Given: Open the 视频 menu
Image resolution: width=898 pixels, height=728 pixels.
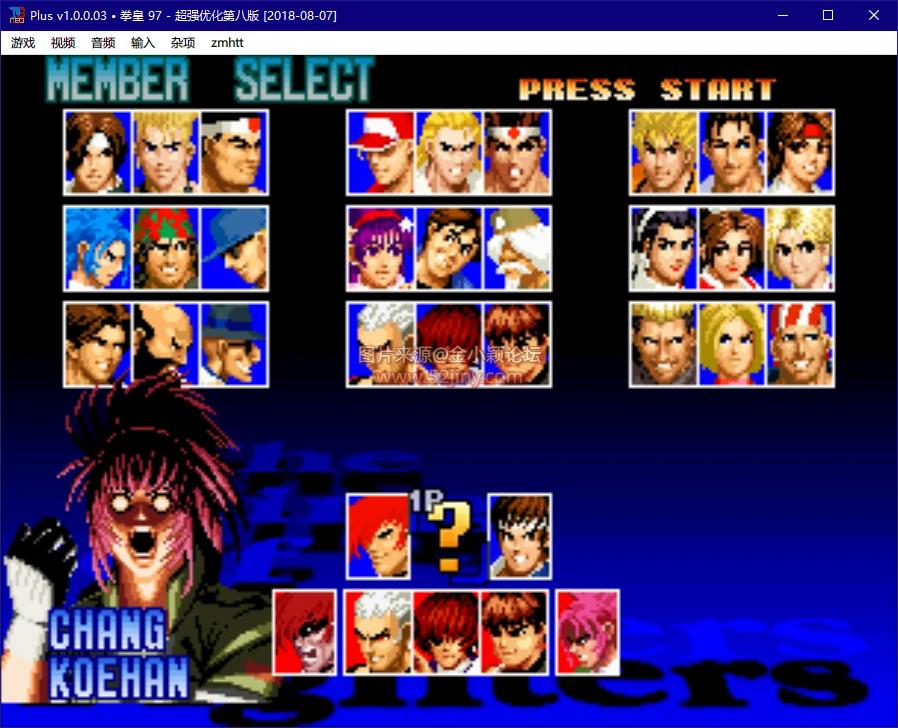Looking at the screenshot, I should coord(63,43).
